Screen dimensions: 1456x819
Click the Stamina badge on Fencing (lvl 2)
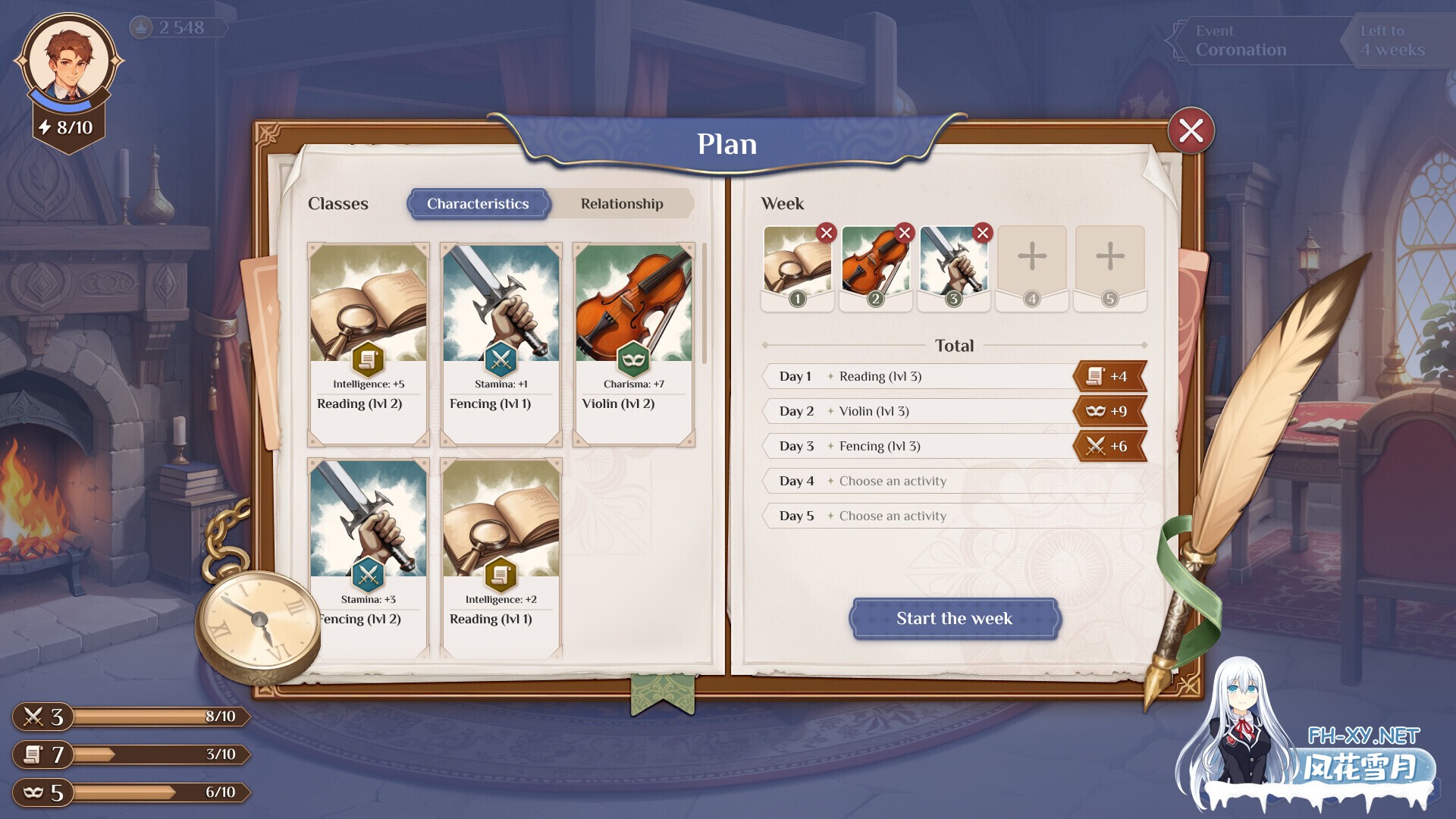click(369, 574)
